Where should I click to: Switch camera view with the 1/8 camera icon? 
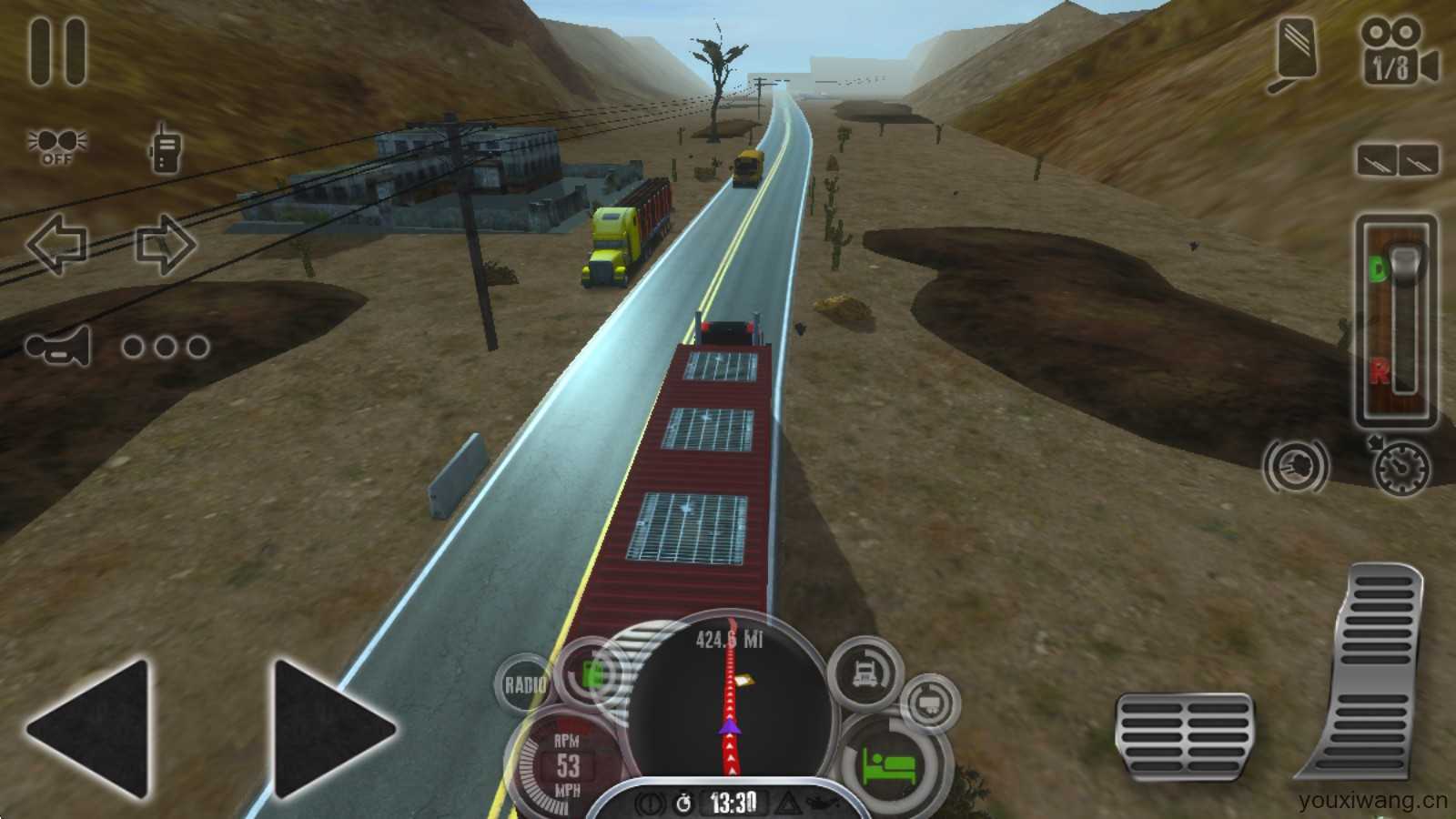click(x=1399, y=53)
